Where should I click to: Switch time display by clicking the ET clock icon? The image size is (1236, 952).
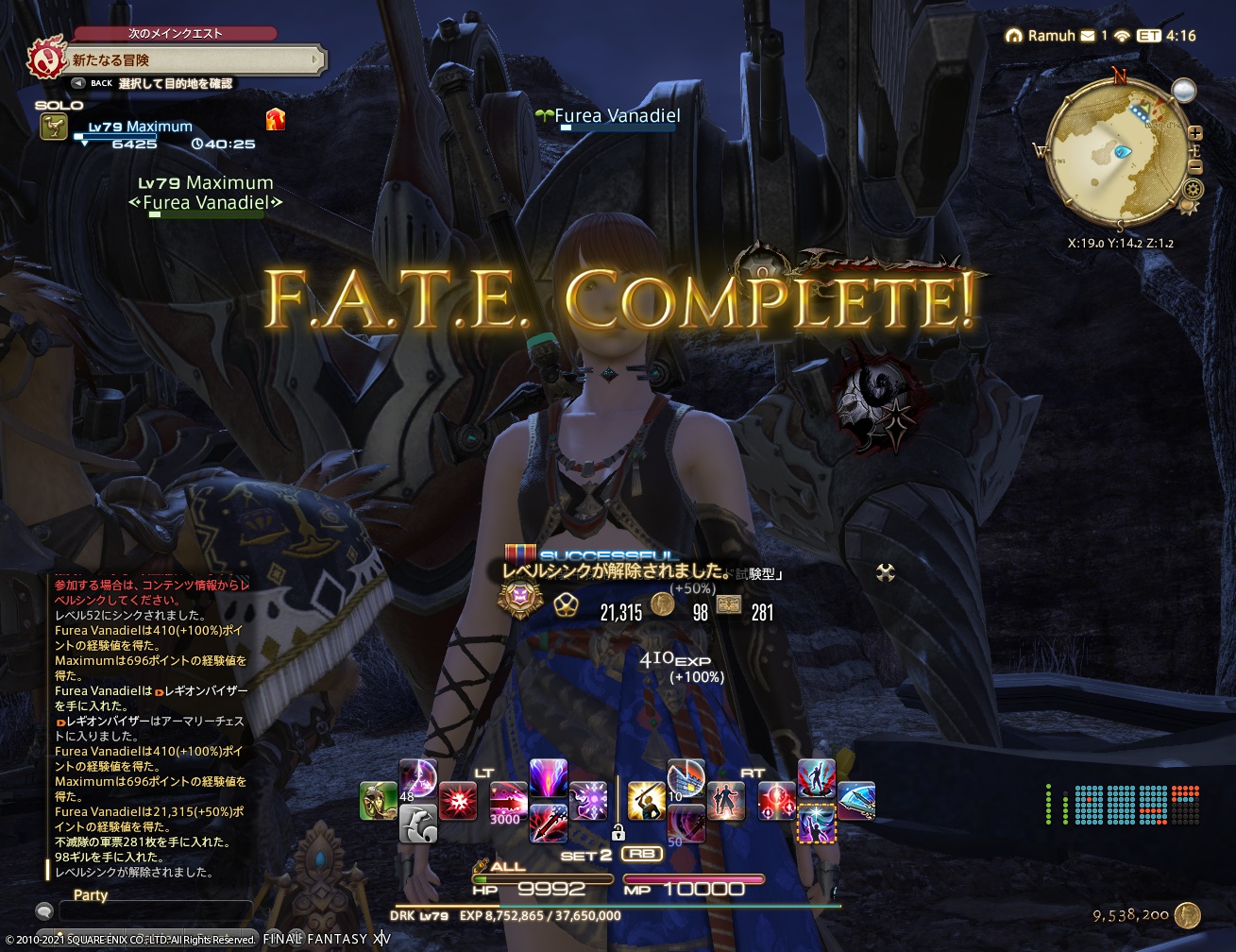[x=1148, y=36]
